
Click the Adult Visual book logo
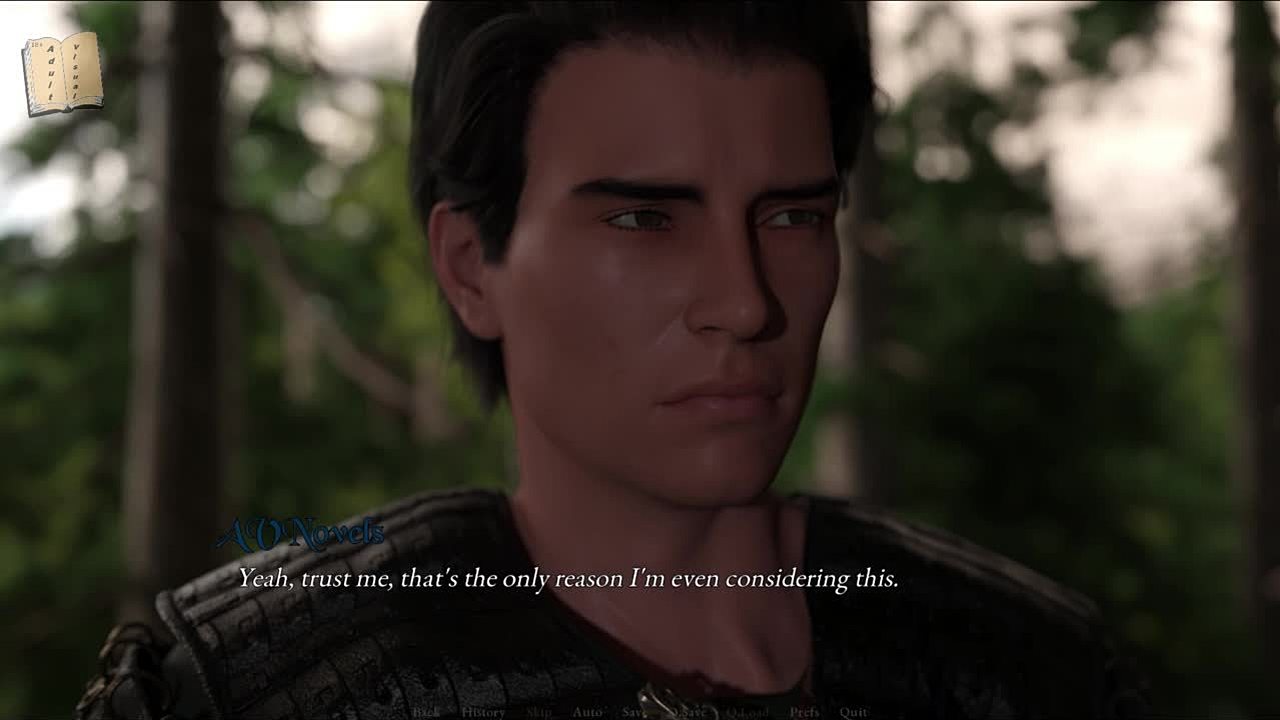(x=62, y=74)
